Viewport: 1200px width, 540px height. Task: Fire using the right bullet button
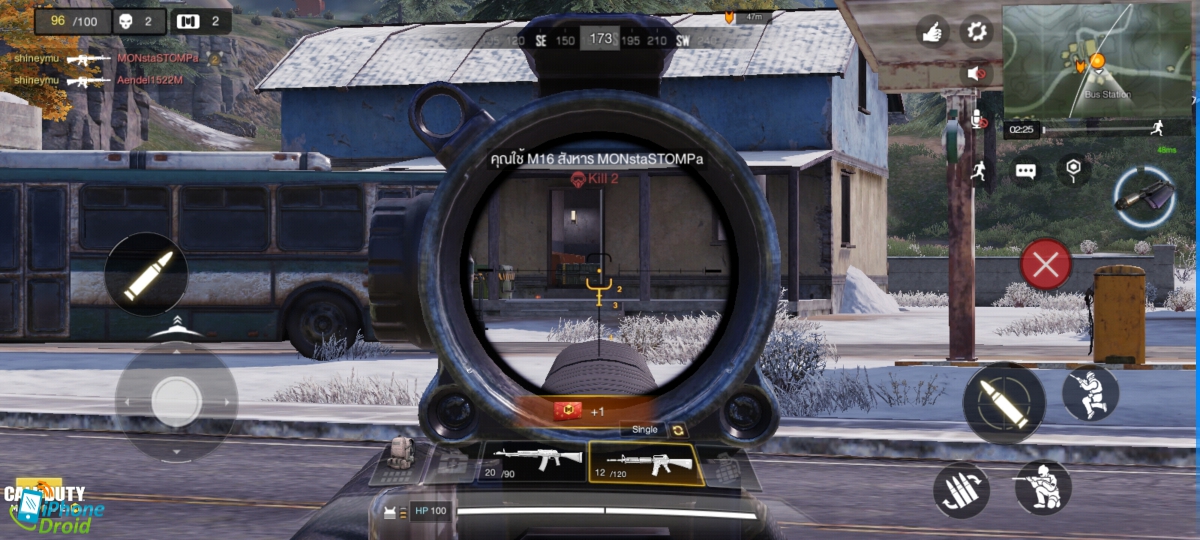pyautogui.click(x=1003, y=403)
